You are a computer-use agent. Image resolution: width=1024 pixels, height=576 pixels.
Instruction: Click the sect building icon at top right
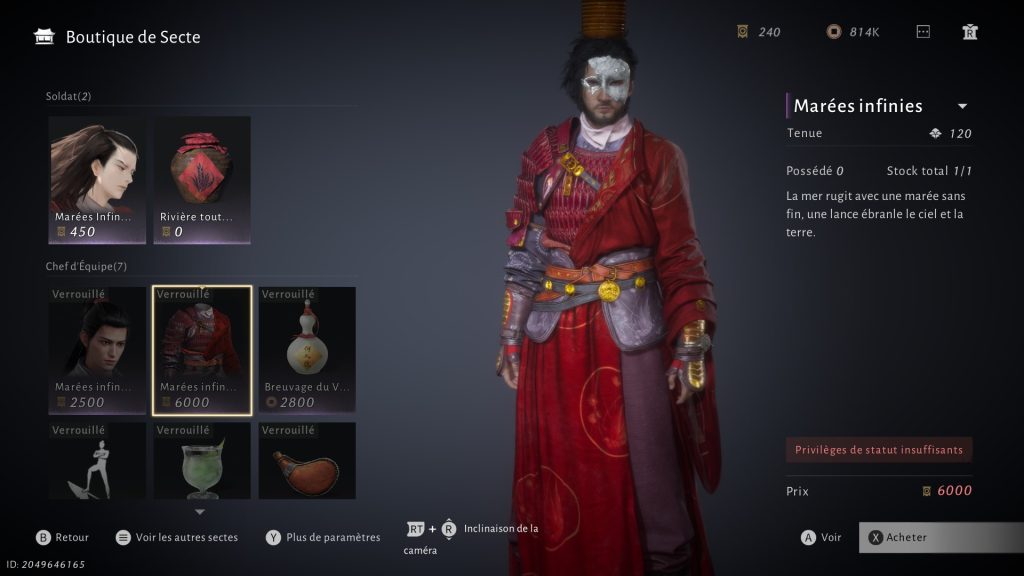click(x=969, y=32)
